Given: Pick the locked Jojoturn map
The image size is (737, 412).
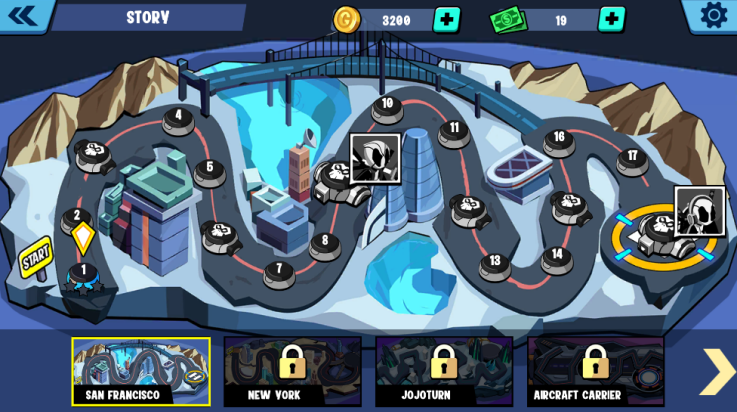Looking at the screenshot, I should 444,371.
